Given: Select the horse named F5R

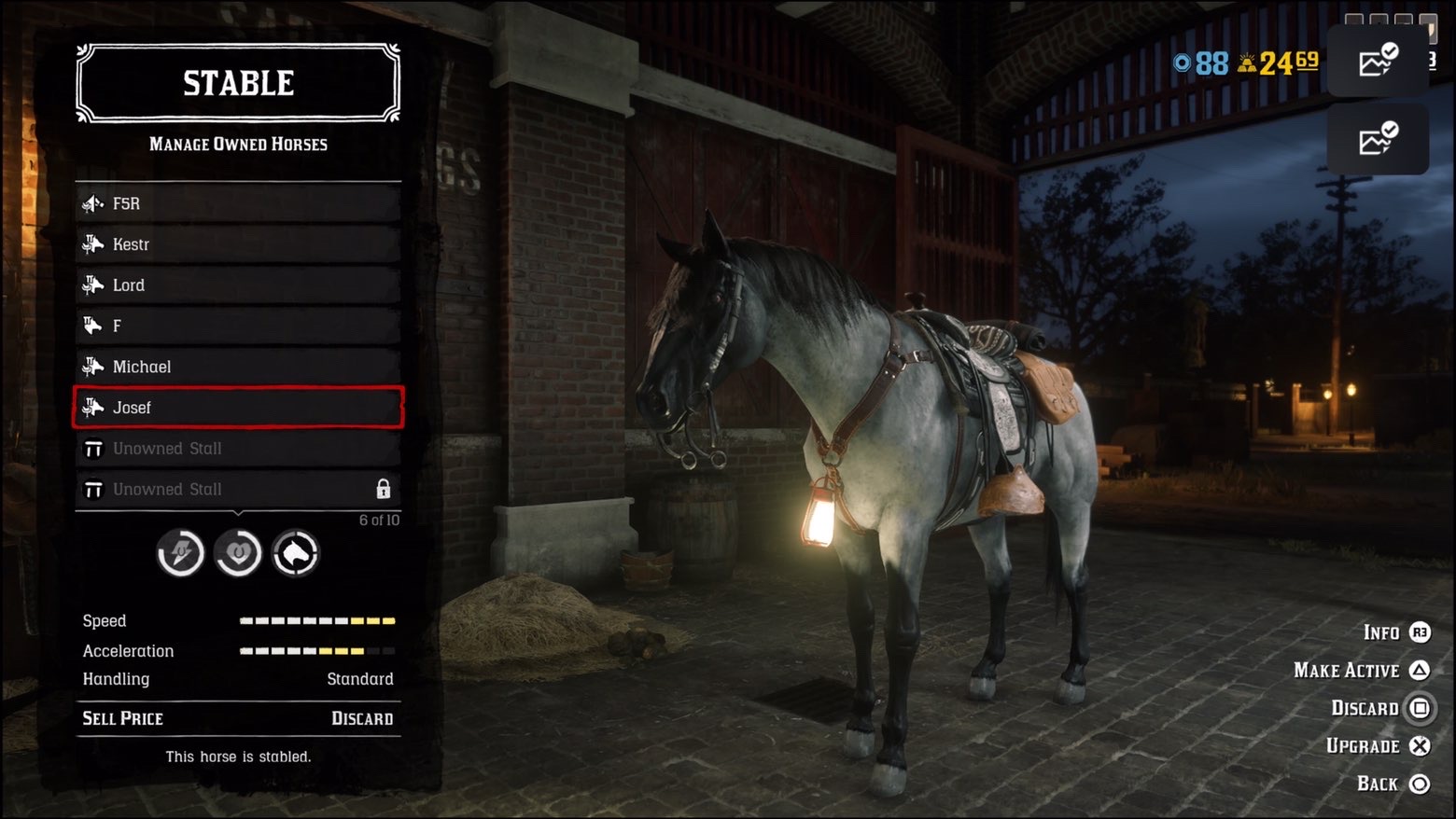Looking at the screenshot, I should [x=238, y=203].
